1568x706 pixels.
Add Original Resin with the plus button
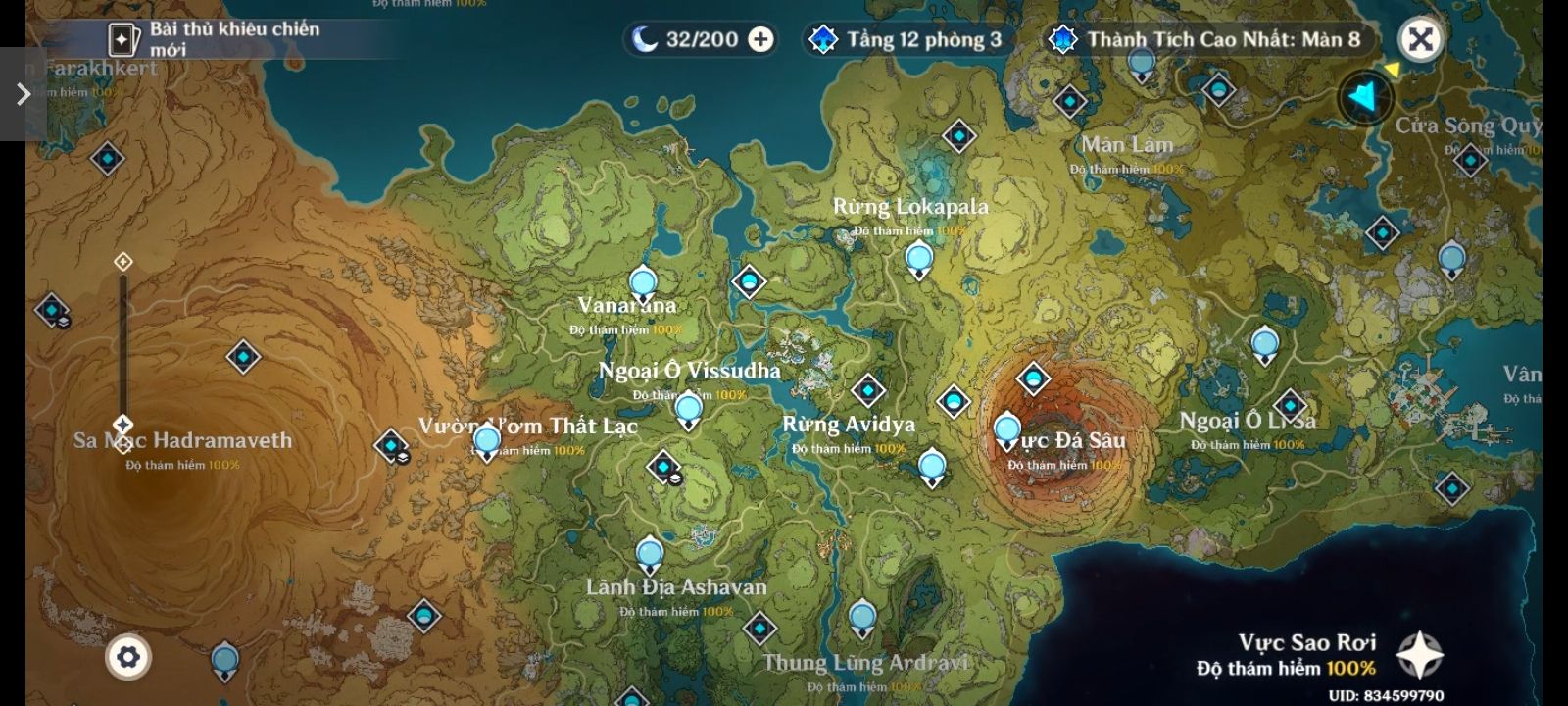[x=760, y=39]
